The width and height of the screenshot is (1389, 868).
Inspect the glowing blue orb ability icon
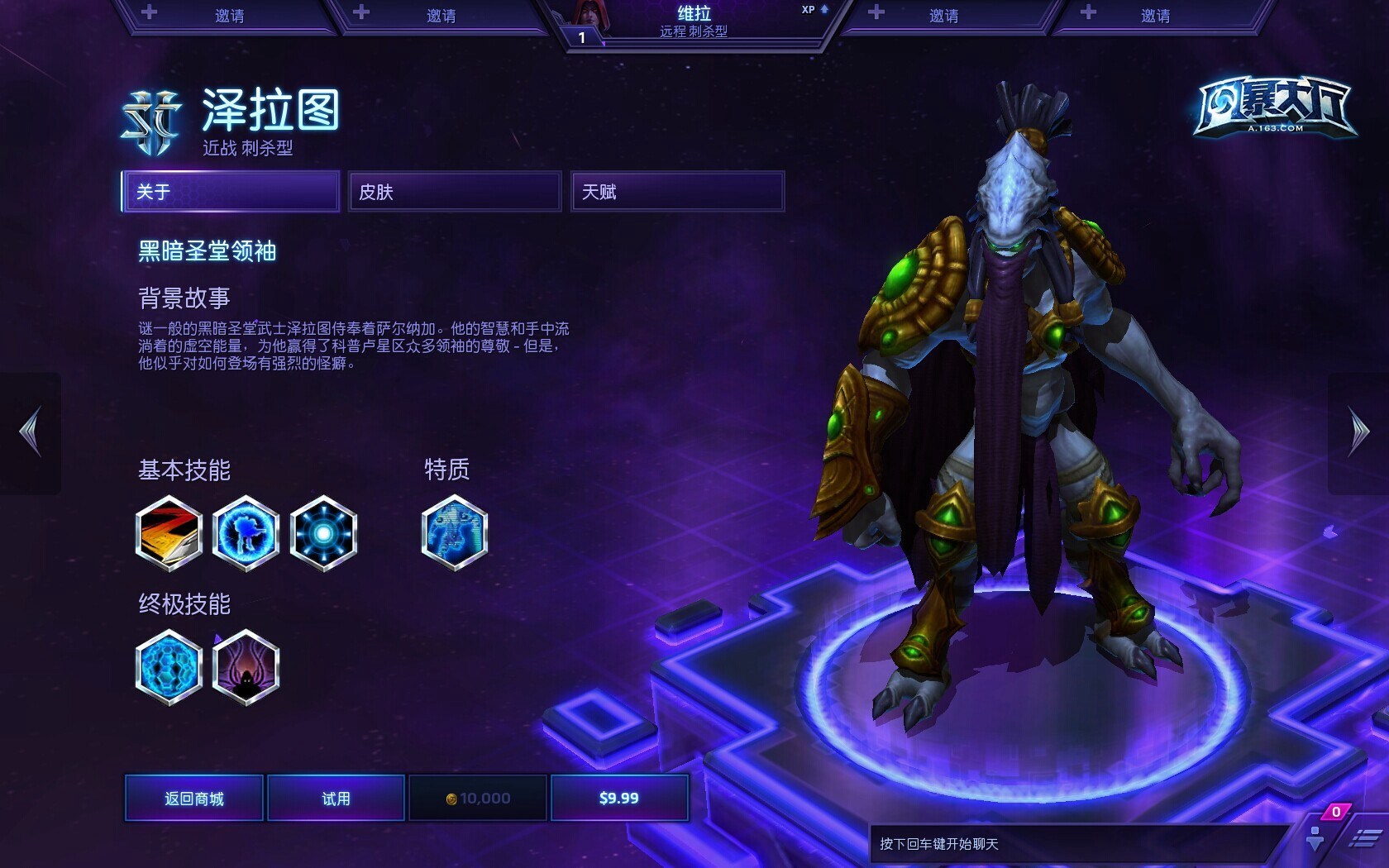click(x=323, y=533)
